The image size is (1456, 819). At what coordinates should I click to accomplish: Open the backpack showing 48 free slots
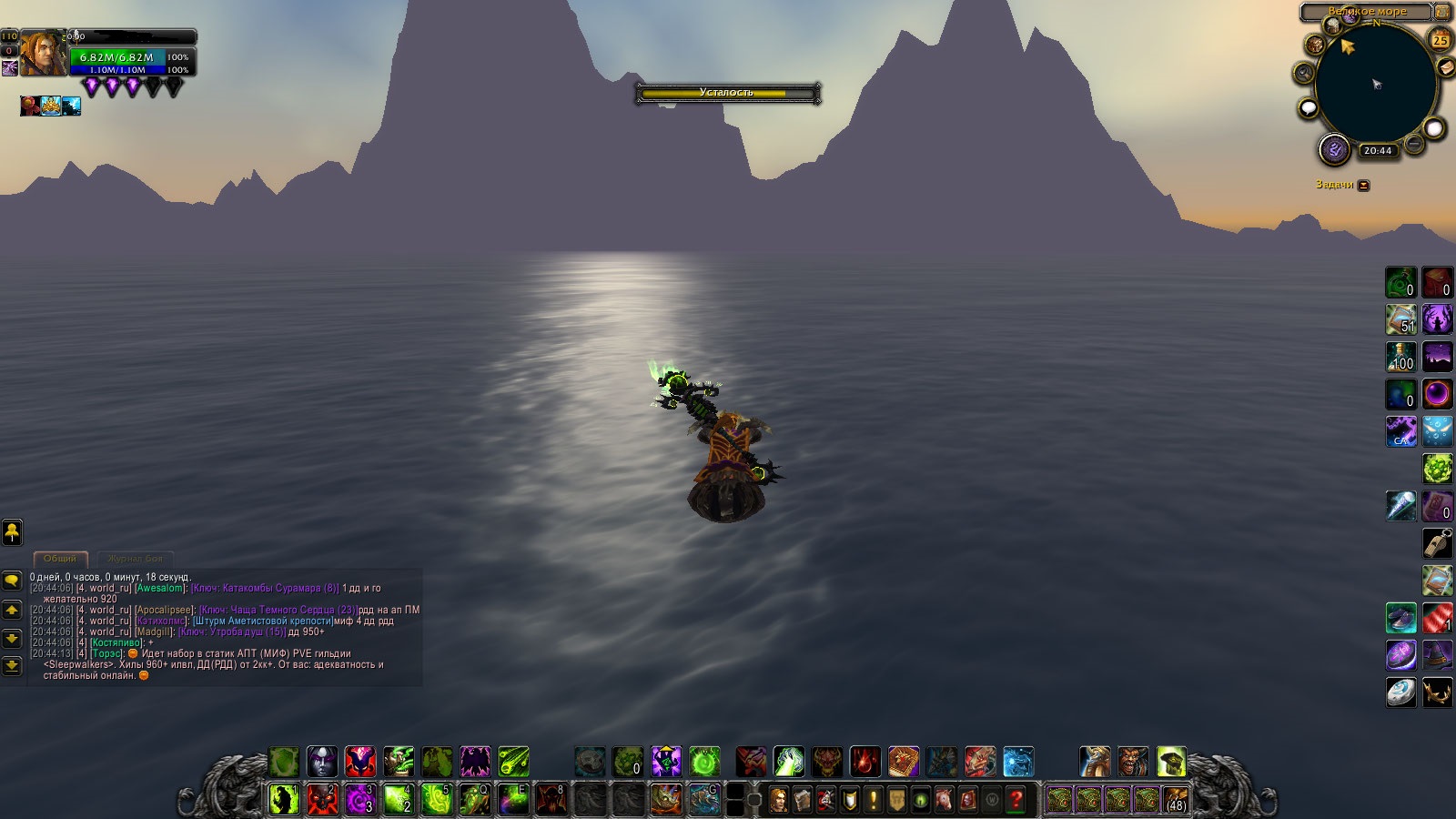point(1176,800)
